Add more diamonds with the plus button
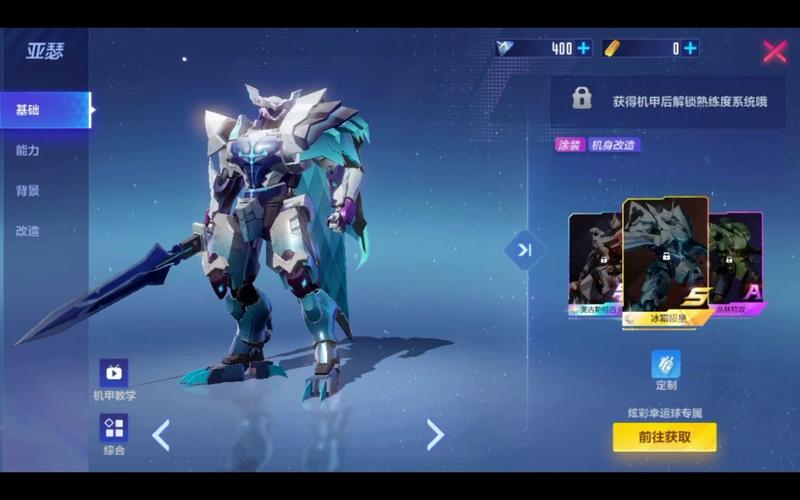 coord(583,48)
